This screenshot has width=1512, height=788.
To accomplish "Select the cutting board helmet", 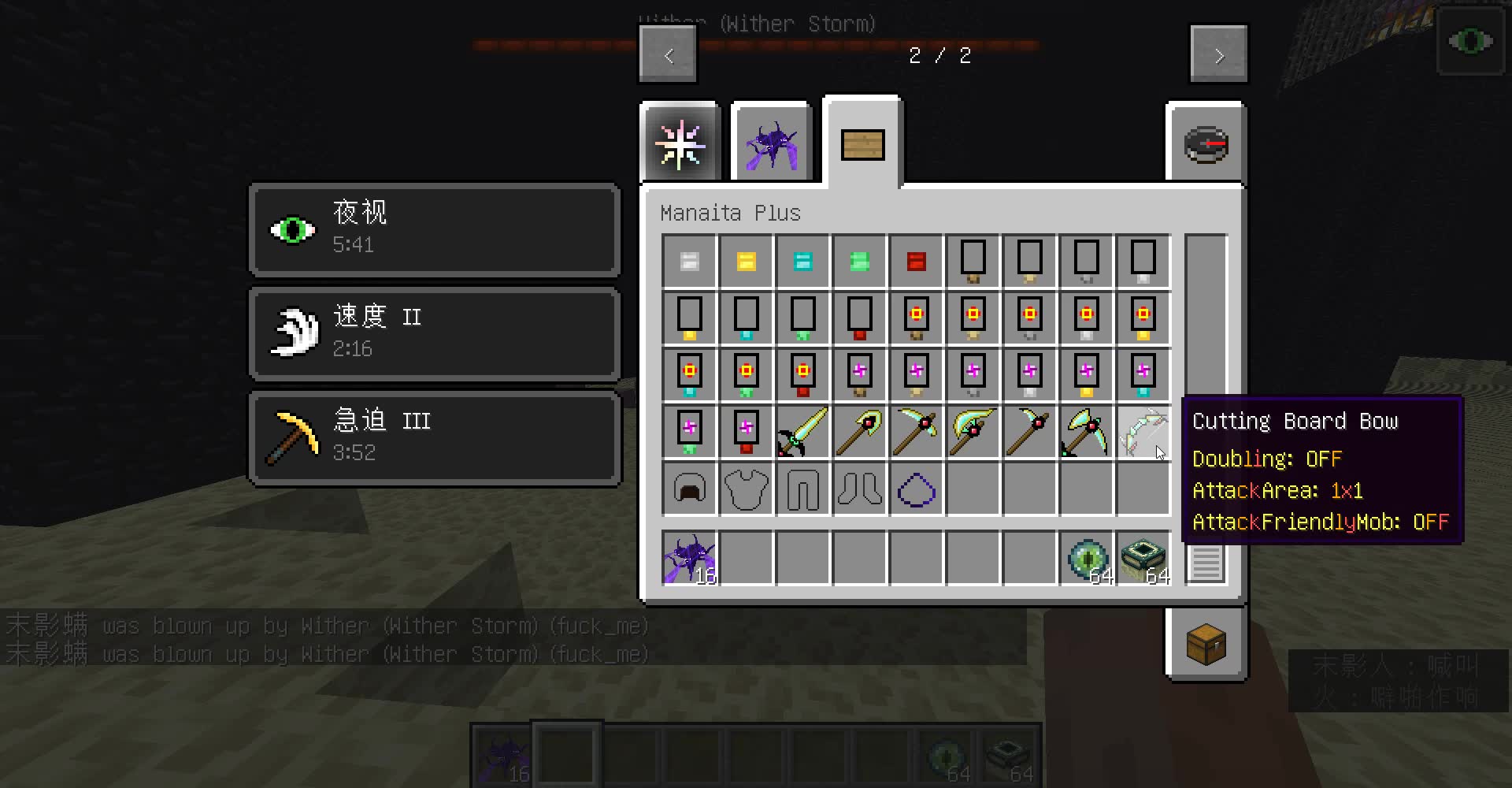I will pyautogui.click(x=689, y=489).
